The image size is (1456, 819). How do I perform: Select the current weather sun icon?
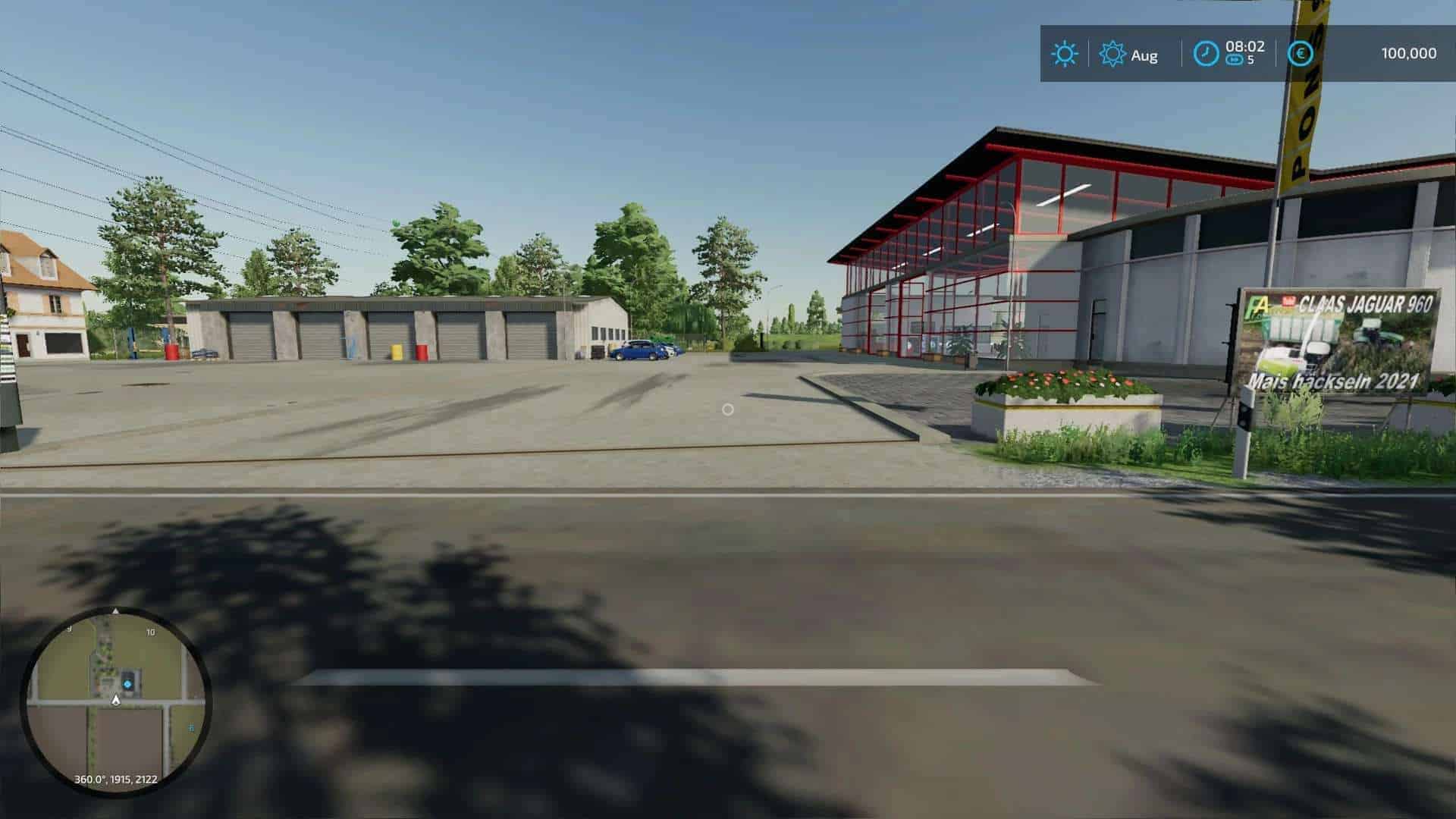pyautogui.click(x=1065, y=54)
